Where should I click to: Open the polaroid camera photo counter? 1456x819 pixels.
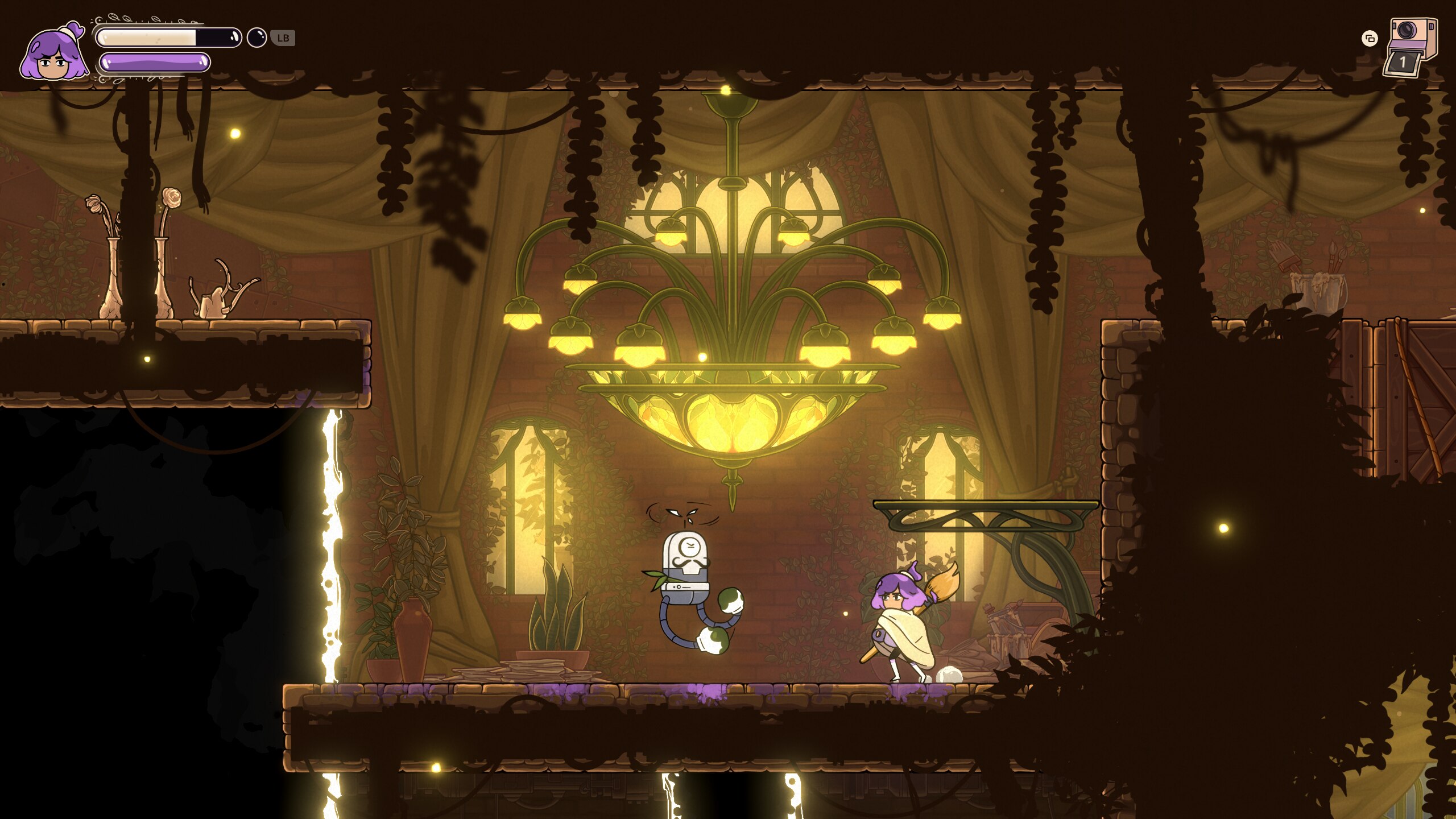[x=1409, y=47]
